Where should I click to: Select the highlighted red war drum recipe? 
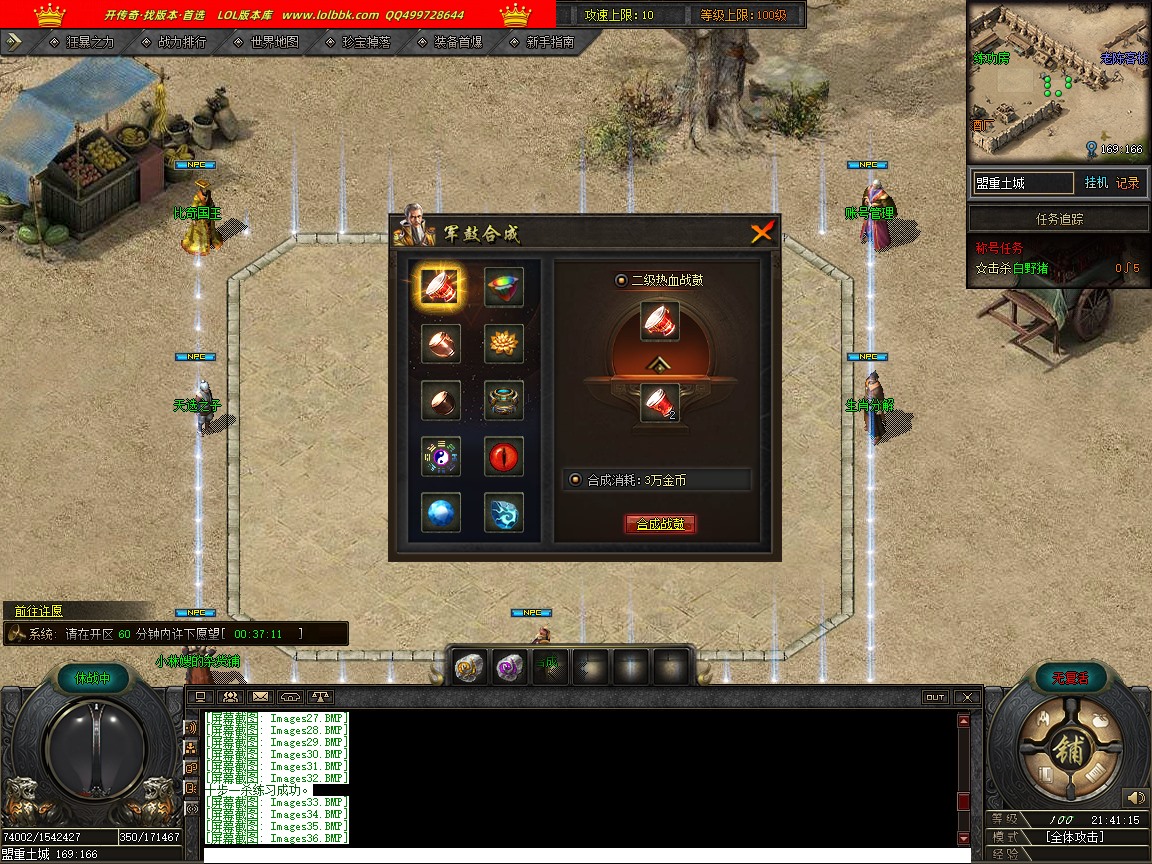[440, 287]
